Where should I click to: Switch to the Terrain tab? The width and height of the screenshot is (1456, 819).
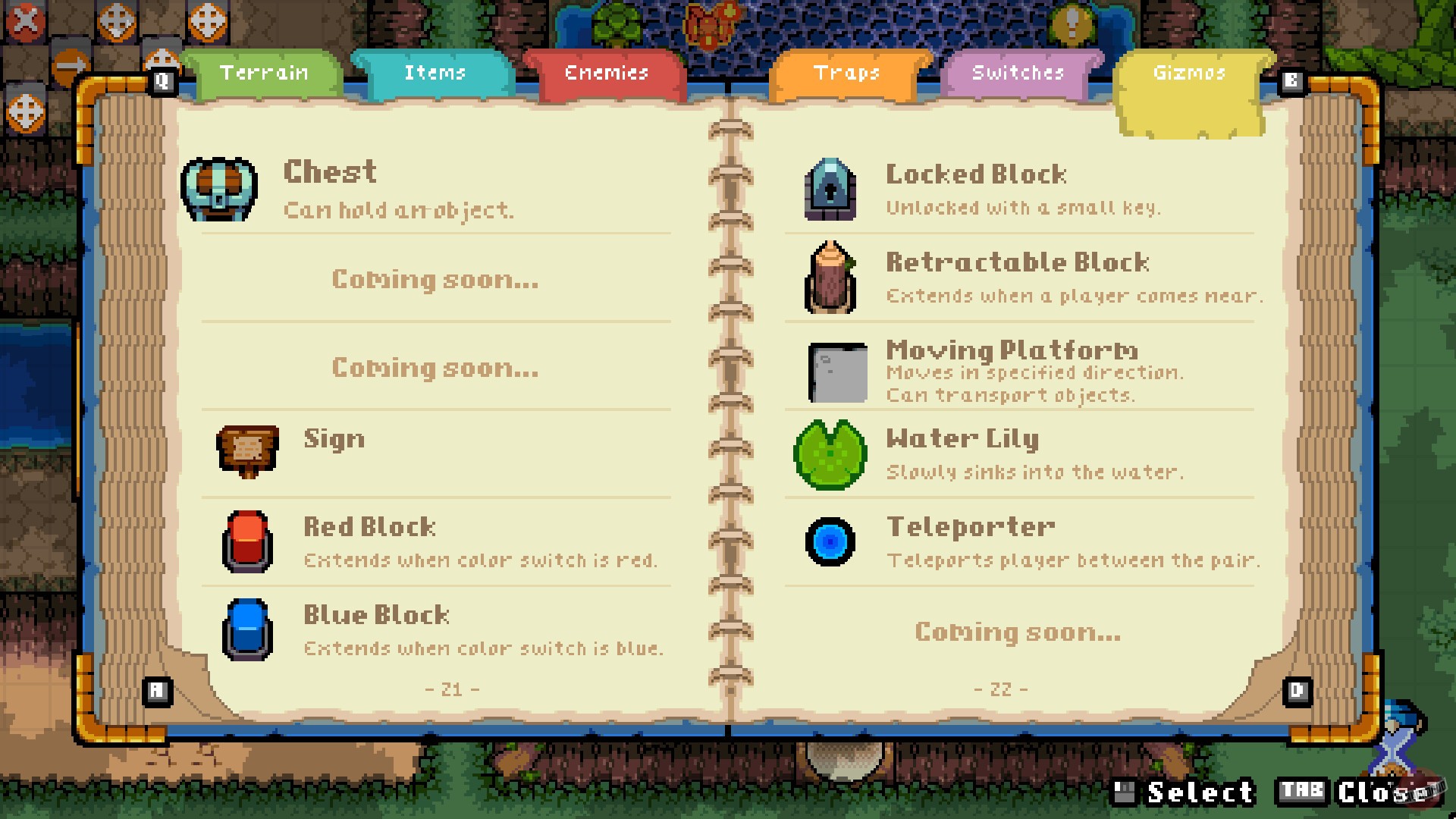[x=264, y=73]
